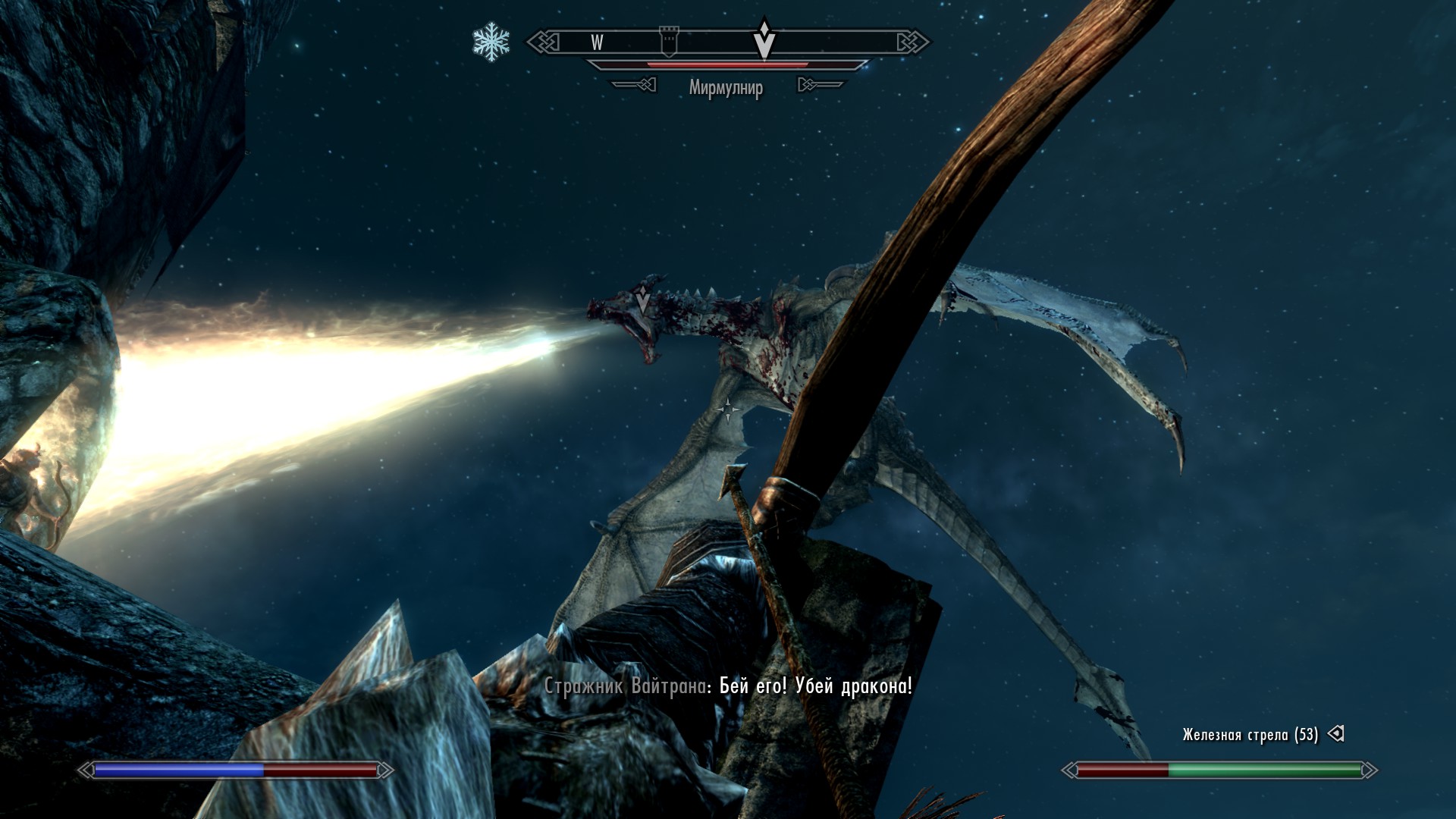1456x819 pixels.
Task: Select the tower location marker on the compass
Action: pyautogui.click(x=669, y=42)
